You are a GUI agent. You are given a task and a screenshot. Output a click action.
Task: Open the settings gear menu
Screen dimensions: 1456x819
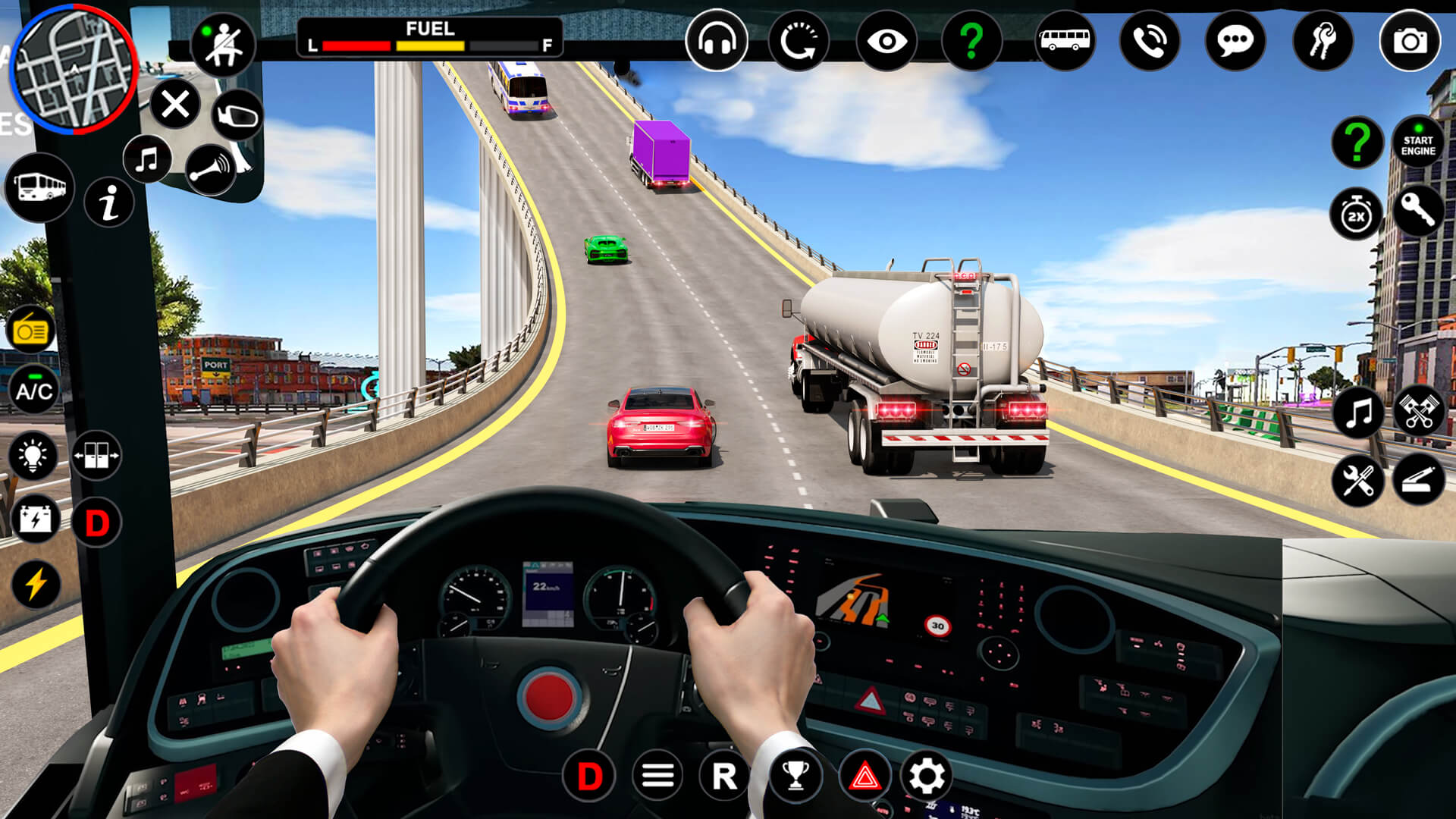coord(927,775)
